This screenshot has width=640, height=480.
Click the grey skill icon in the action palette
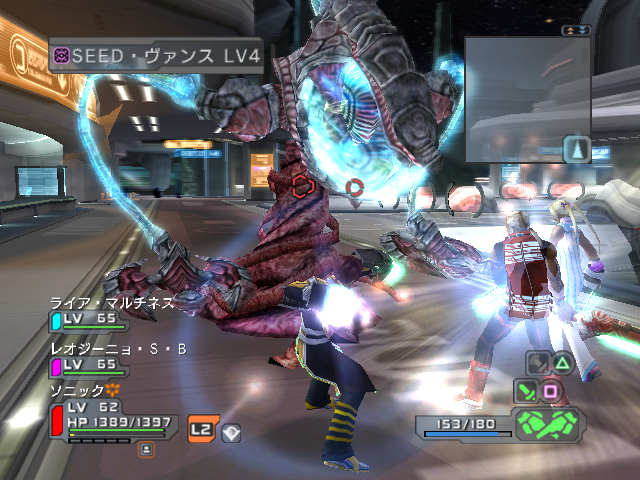(x=538, y=364)
